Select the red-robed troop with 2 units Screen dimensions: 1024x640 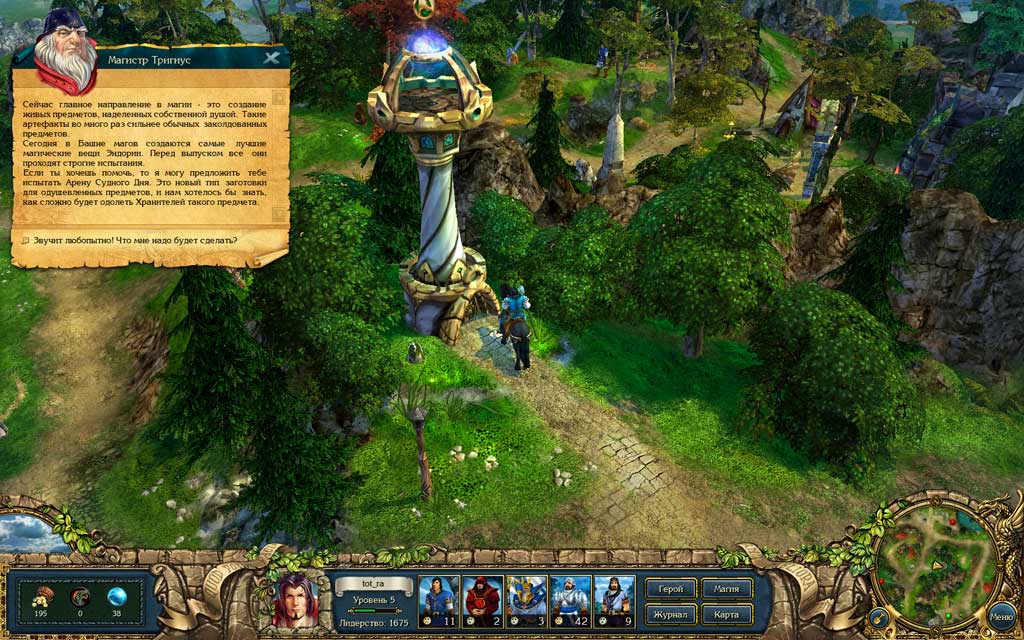tap(482, 601)
